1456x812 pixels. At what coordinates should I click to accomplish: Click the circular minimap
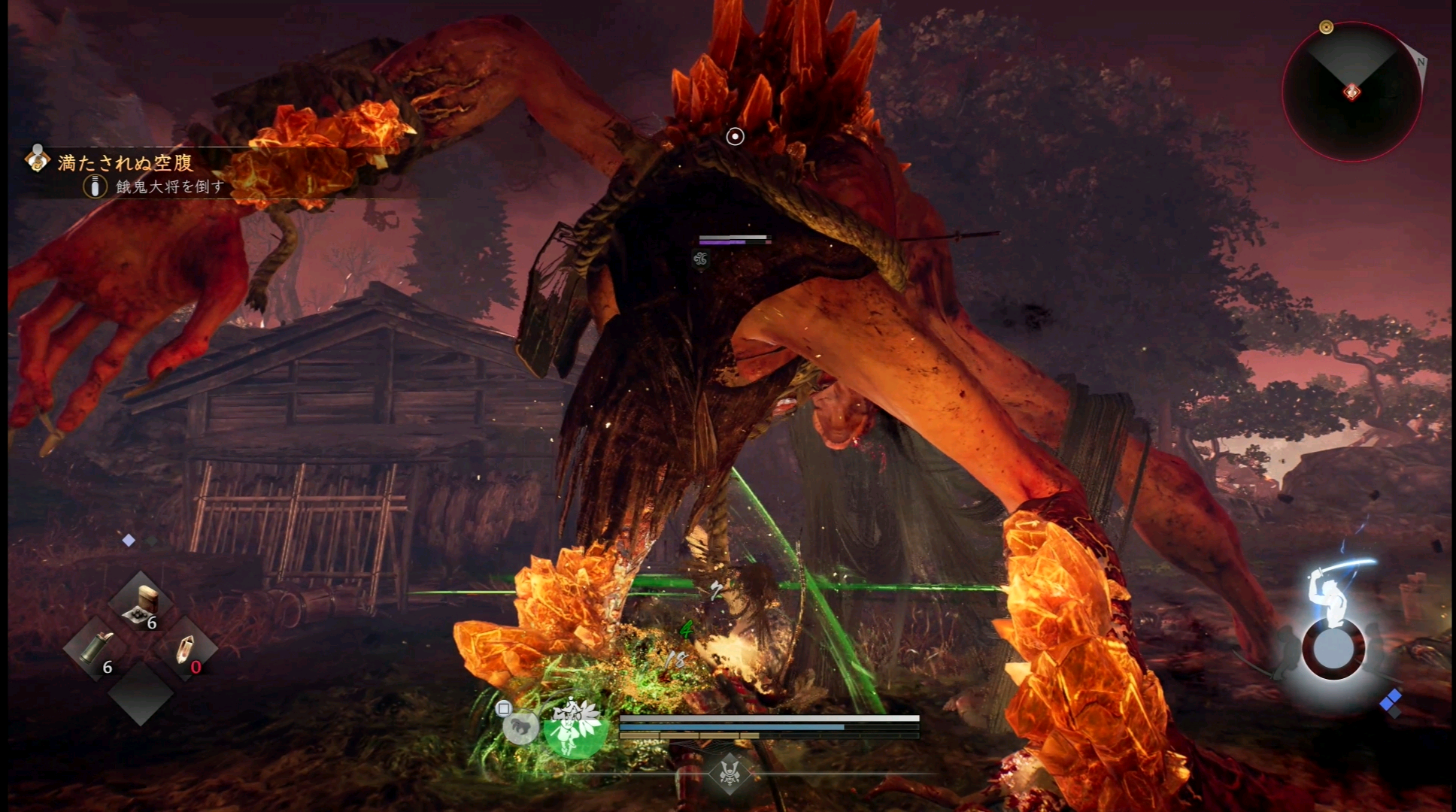click(x=1351, y=92)
